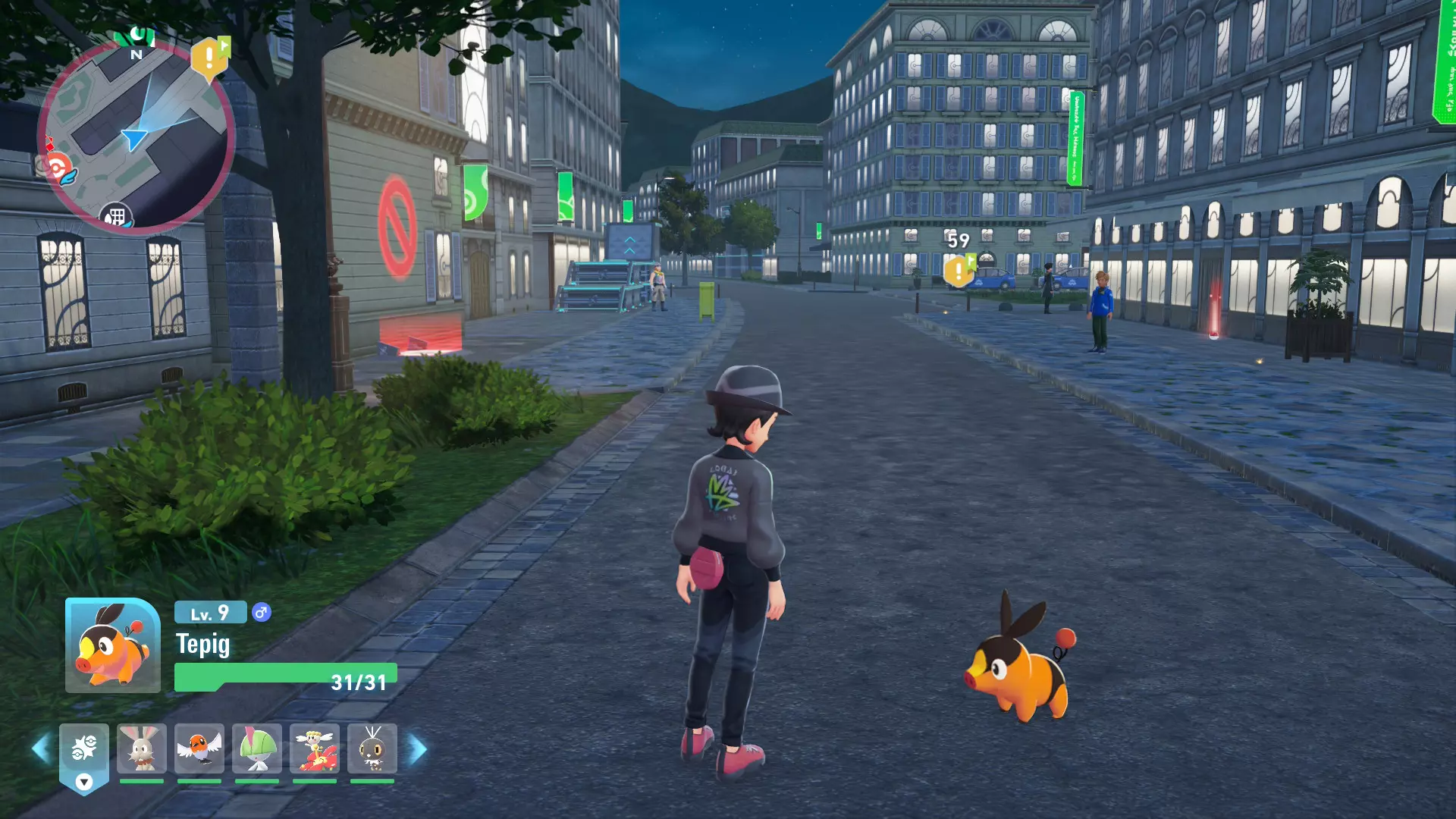Choose Scatterbug from the party bar
The height and width of the screenshot is (819, 1456).
[x=372, y=749]
